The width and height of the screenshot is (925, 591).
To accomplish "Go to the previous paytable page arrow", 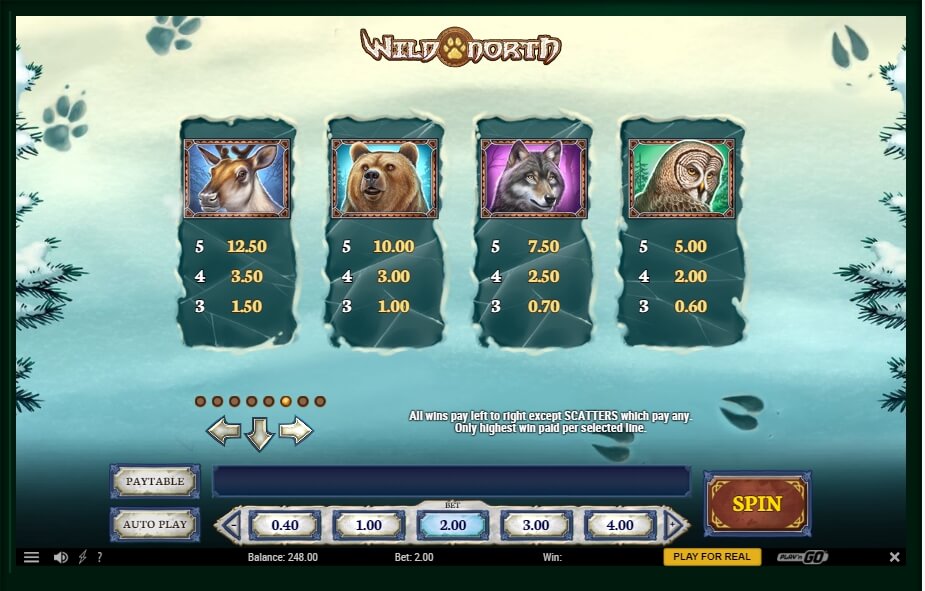I will (x=224, y=431).
